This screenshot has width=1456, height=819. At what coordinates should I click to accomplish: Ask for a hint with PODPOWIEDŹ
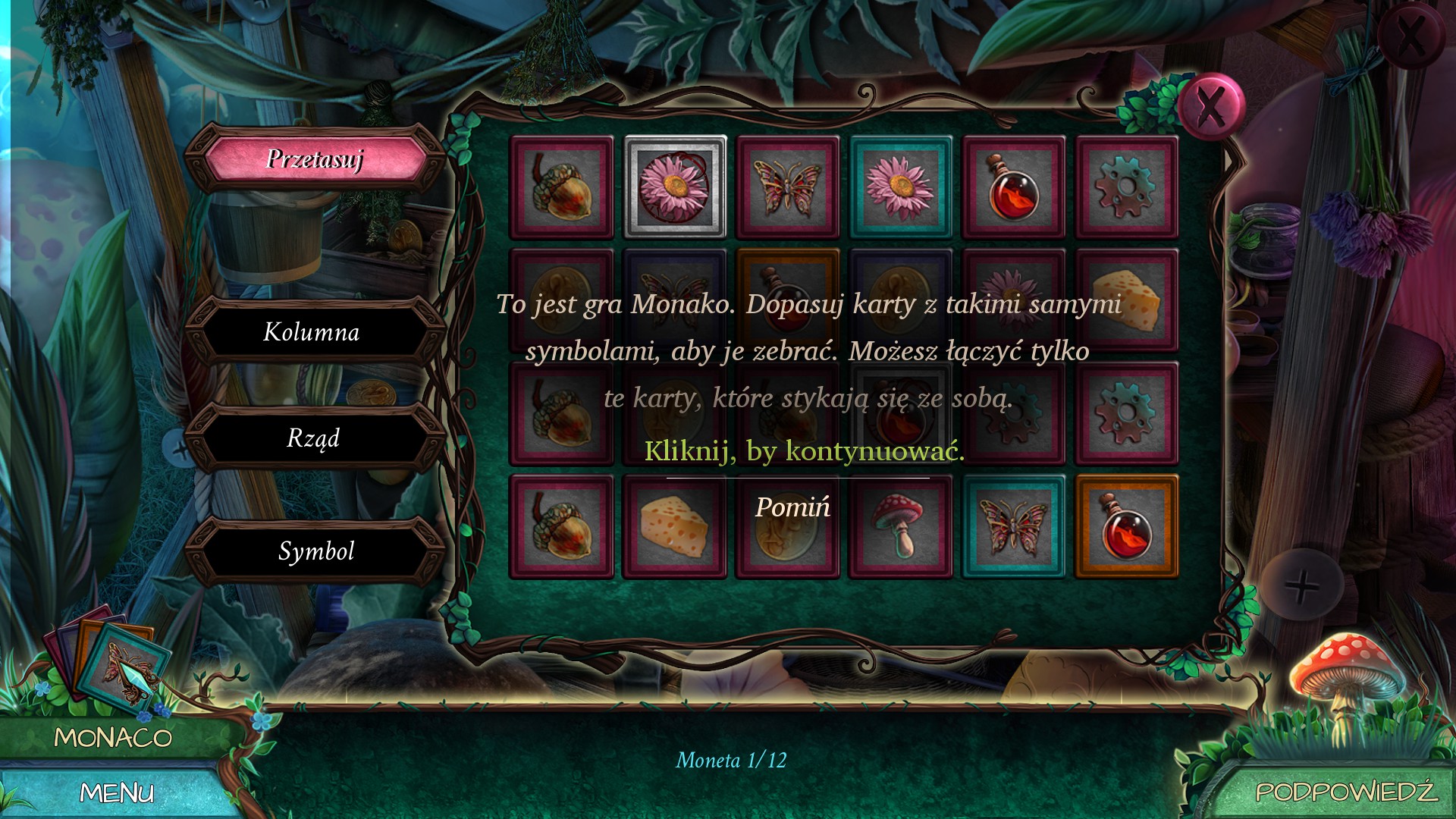[1345, 792]
